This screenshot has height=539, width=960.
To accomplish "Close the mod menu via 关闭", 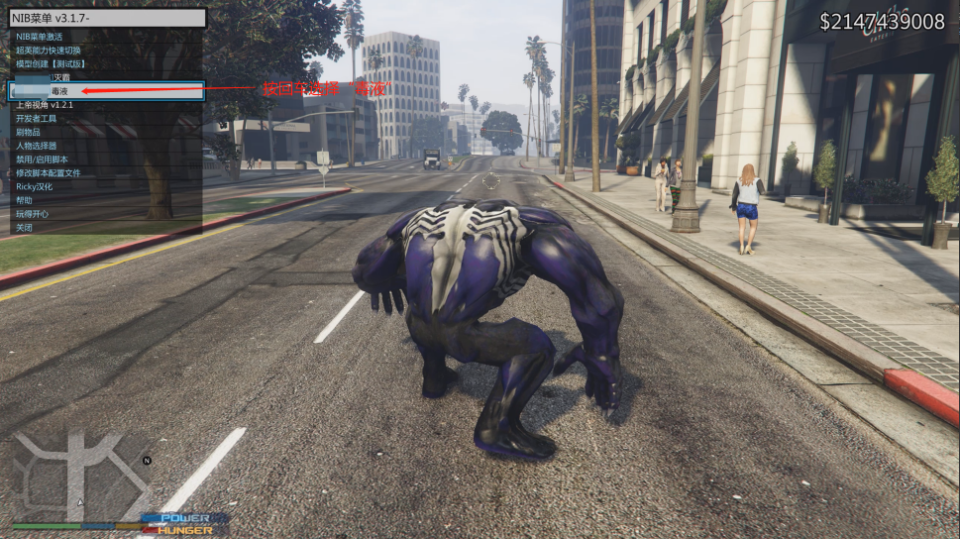I will click(24, 227).
